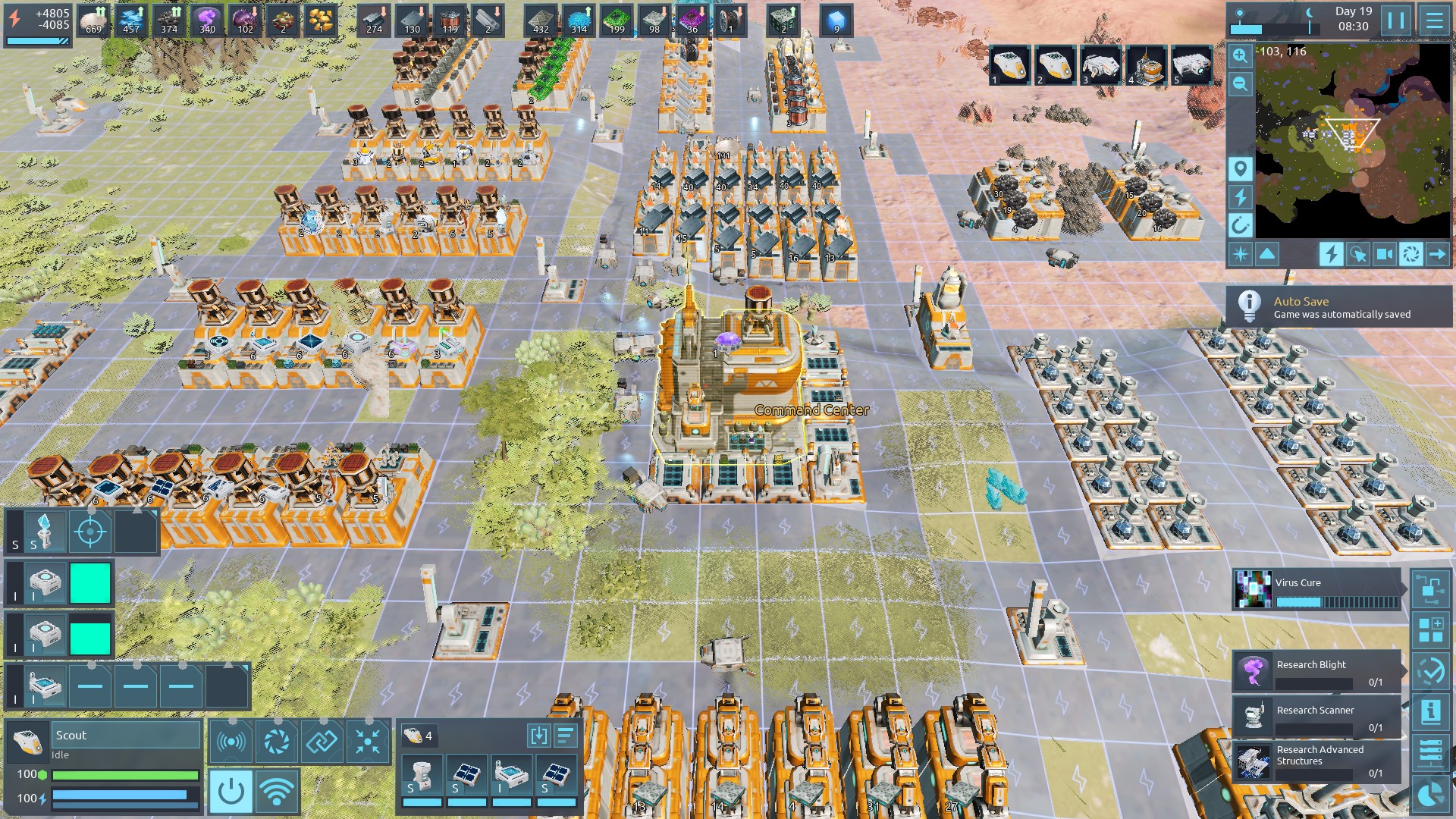1456x819 pixels.
Task: Toggle the camera view button under minimap
Action: (x=1384, y=254)
